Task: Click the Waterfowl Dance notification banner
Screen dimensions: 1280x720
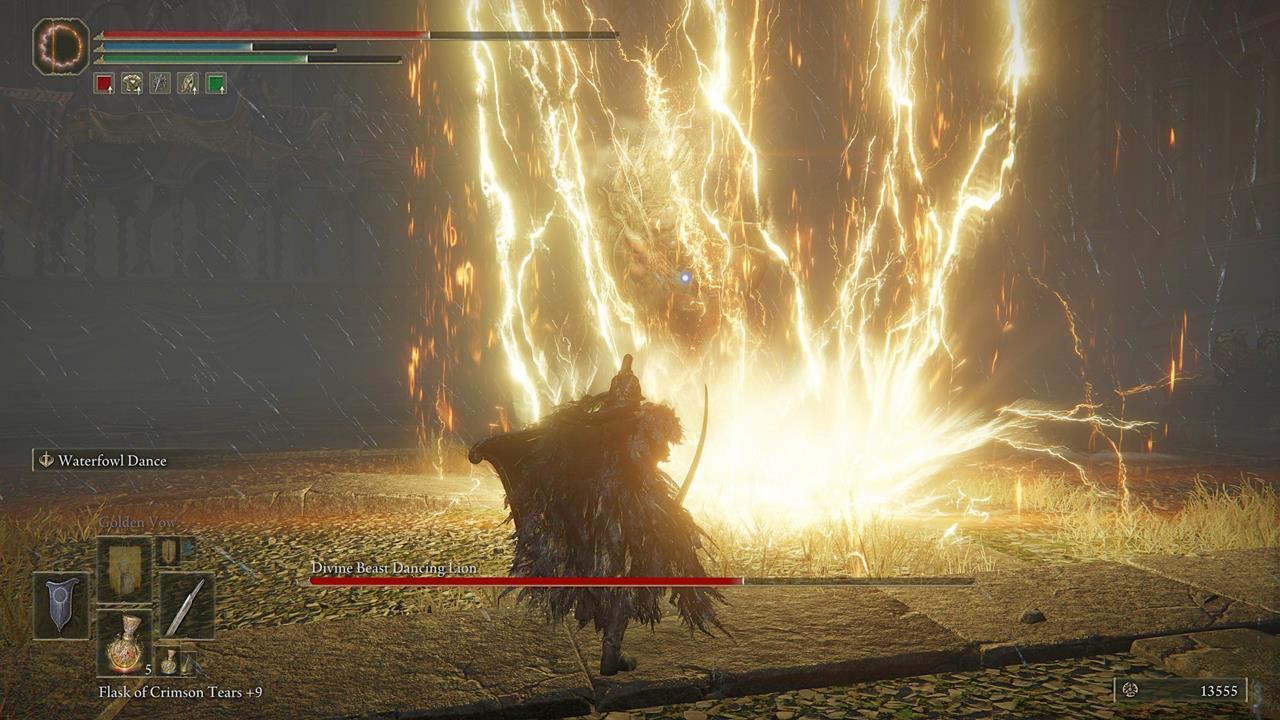Action: point(110,462)
